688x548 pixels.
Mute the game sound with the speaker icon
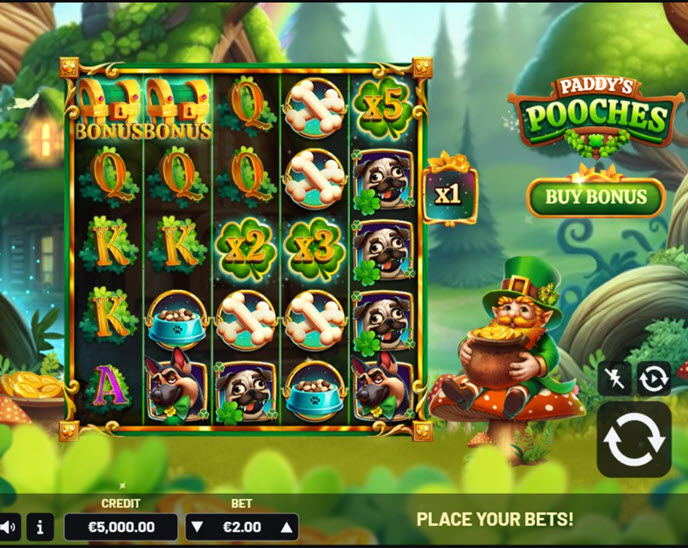(x=8, y=526)
